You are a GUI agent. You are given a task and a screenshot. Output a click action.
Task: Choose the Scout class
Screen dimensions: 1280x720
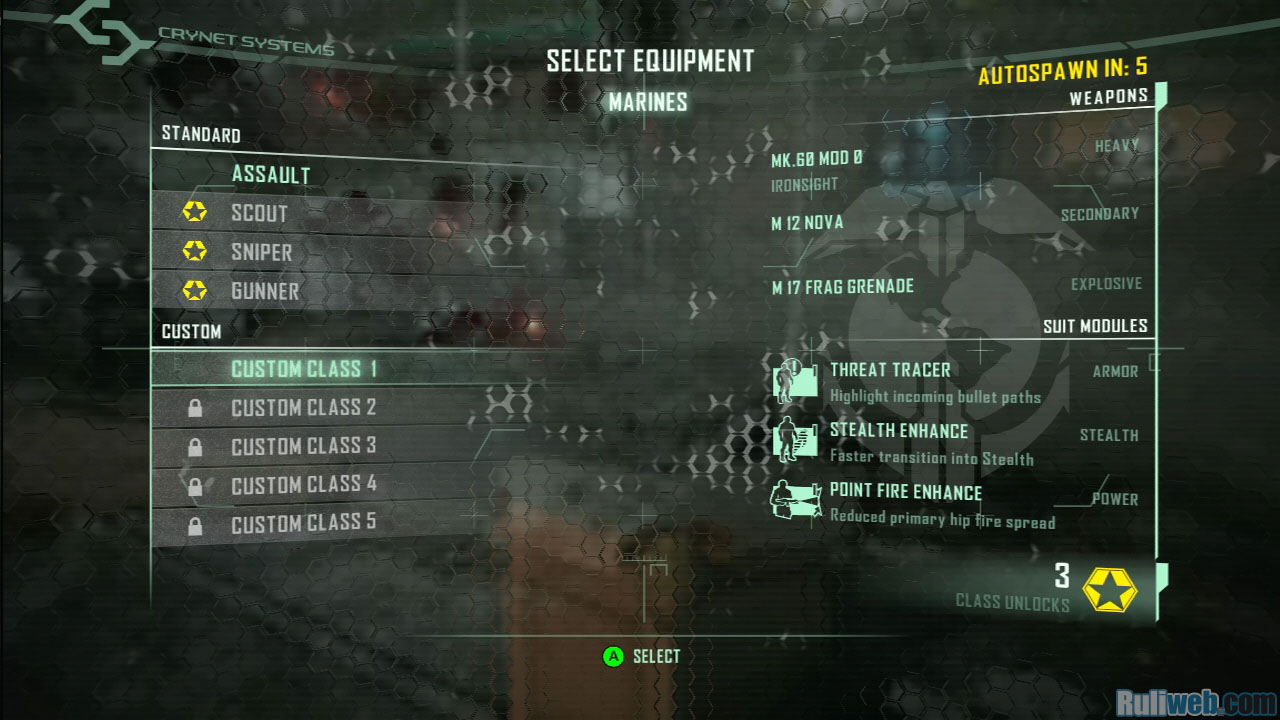click(x=259, y=214)
